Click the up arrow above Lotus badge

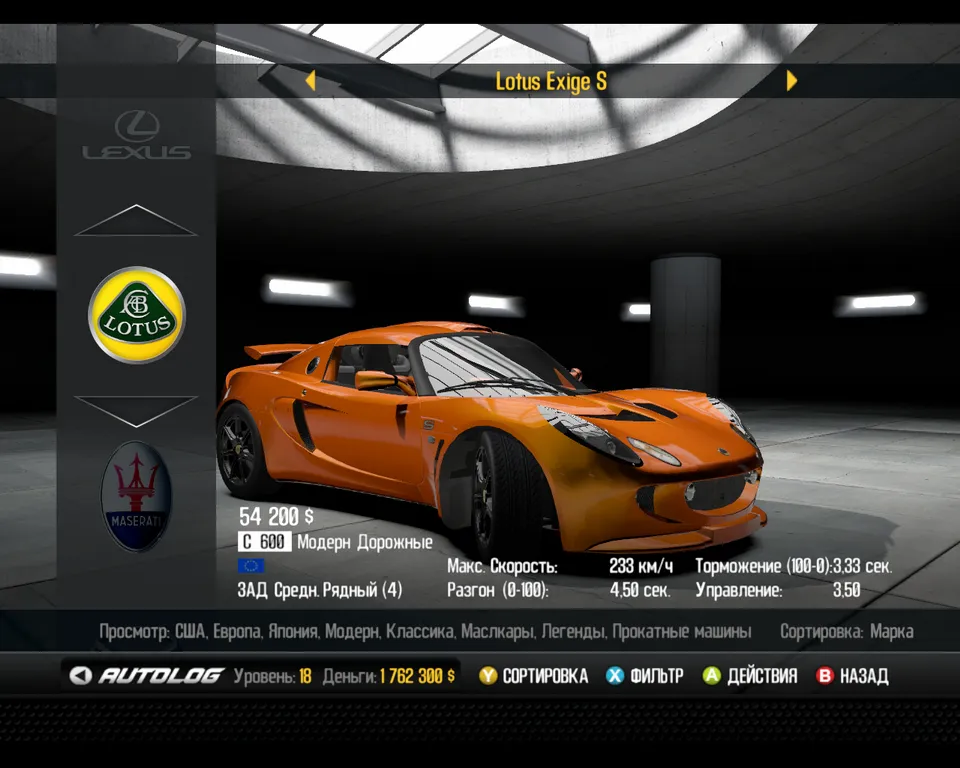[x=136, y=221]
